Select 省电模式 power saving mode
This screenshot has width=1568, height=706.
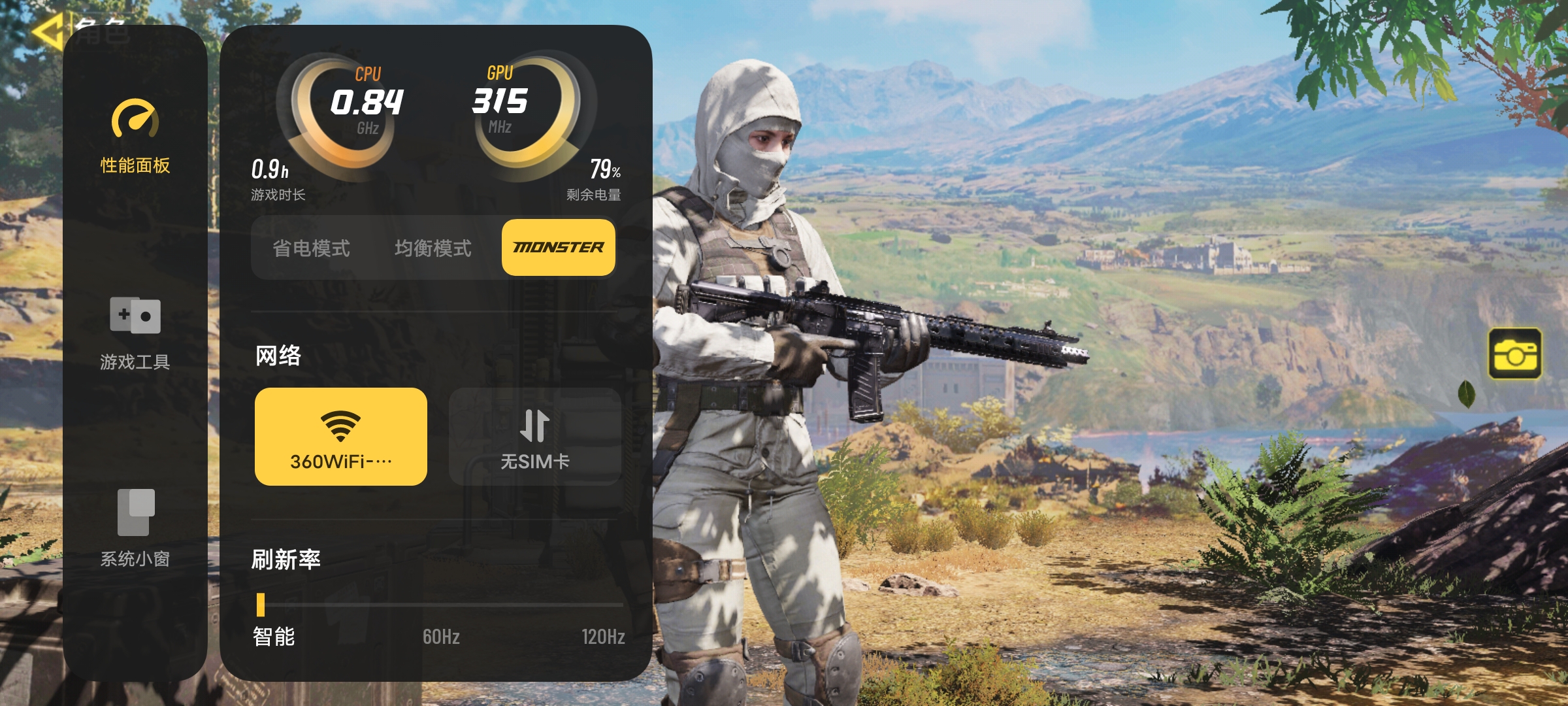311,248
